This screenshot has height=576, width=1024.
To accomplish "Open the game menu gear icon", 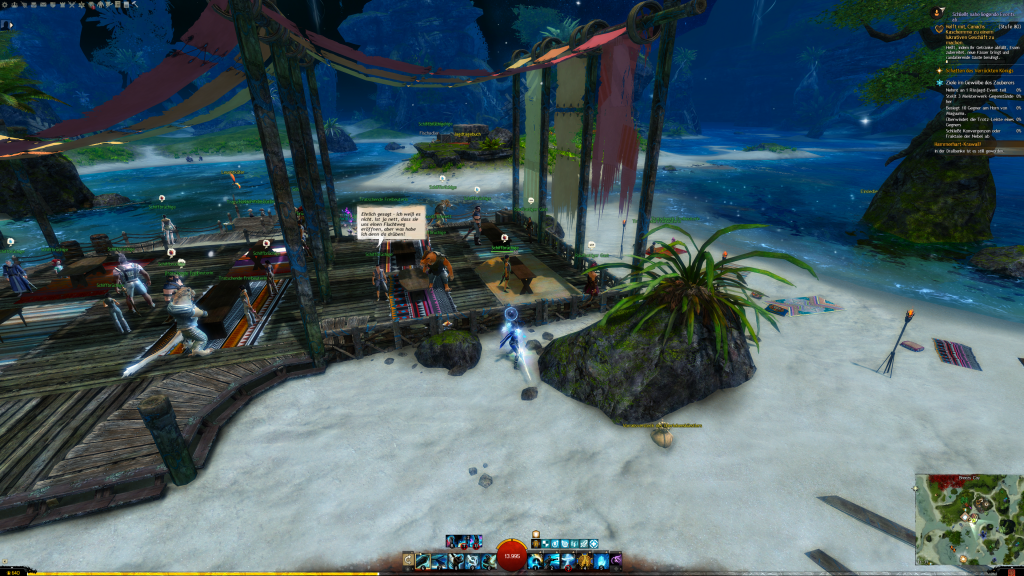I will coord(5,4).
